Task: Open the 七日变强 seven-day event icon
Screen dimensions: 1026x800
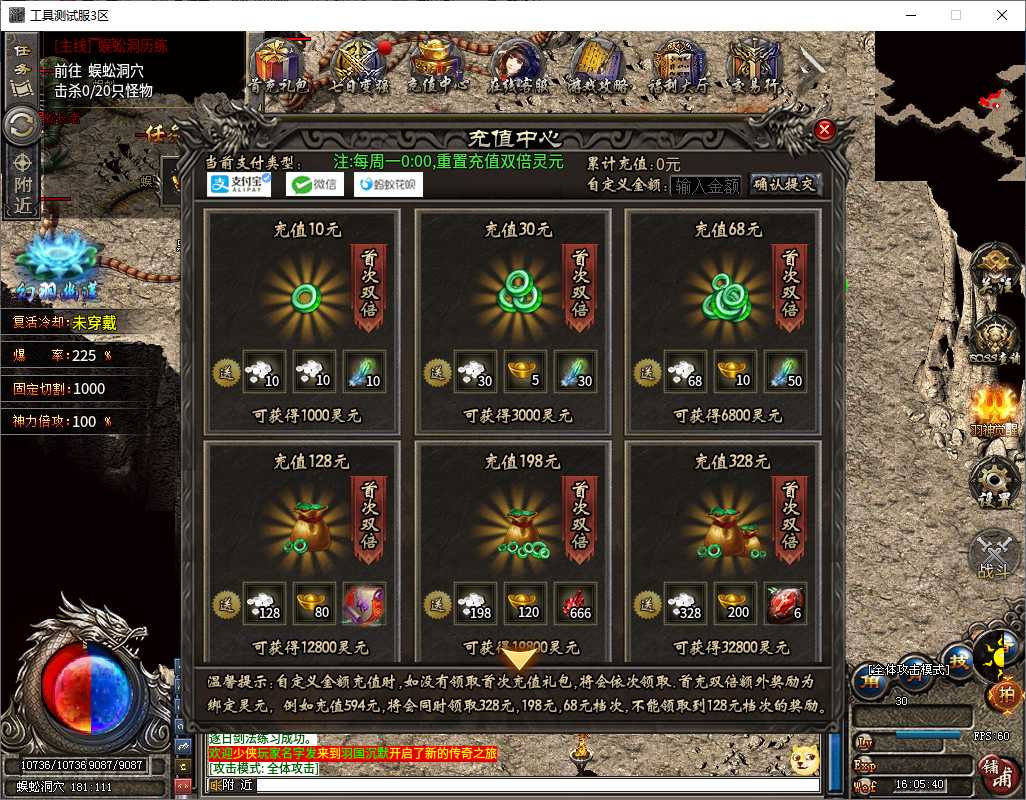Action: [358, 67]
